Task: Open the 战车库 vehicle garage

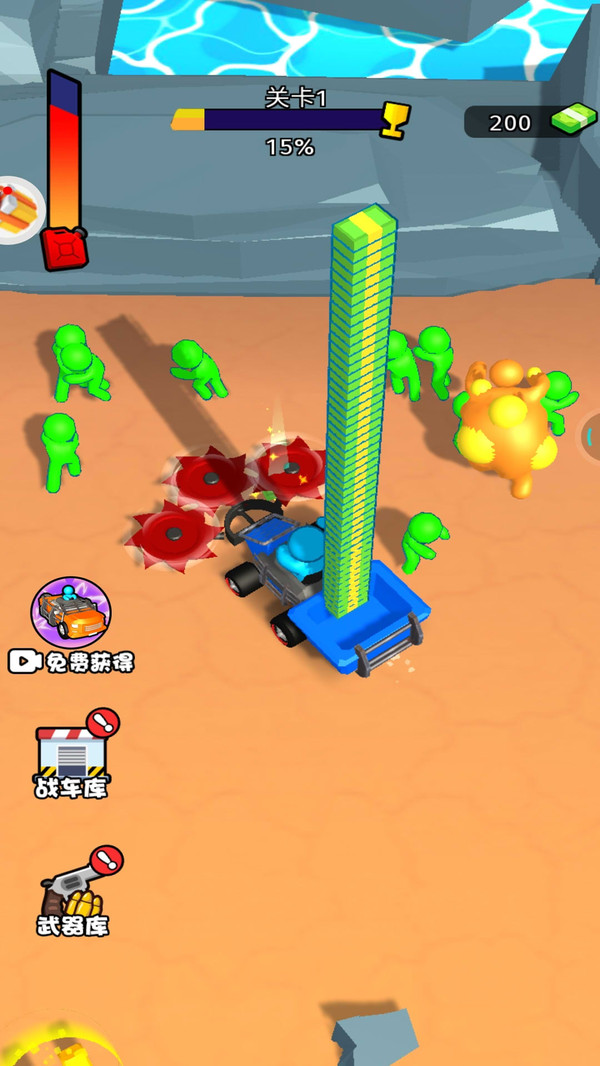Action: 72,756
